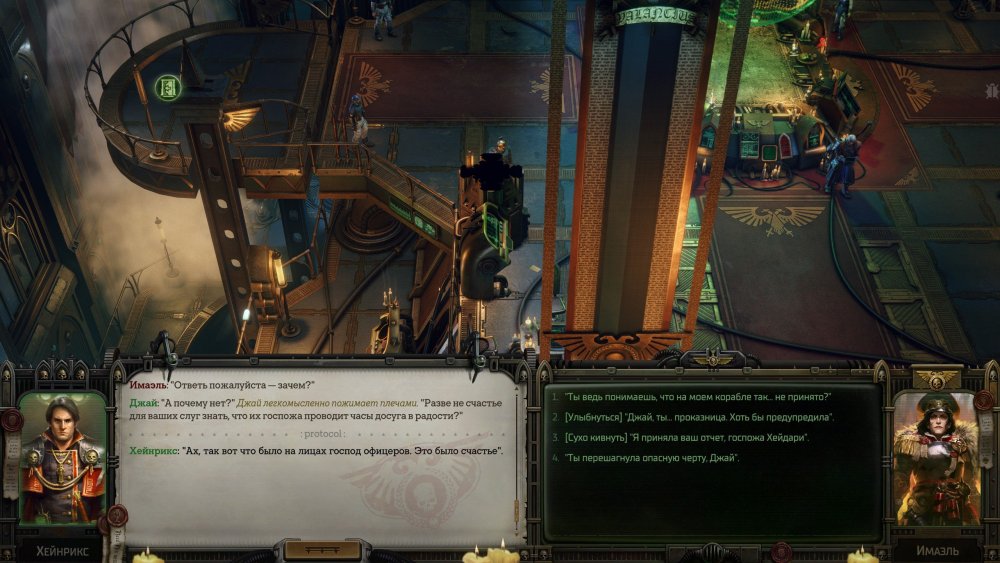The width and height of the screenshot is (1000, 563).
Task: Toggle the dialogue log button below the text
Action: tap(322, 550)
